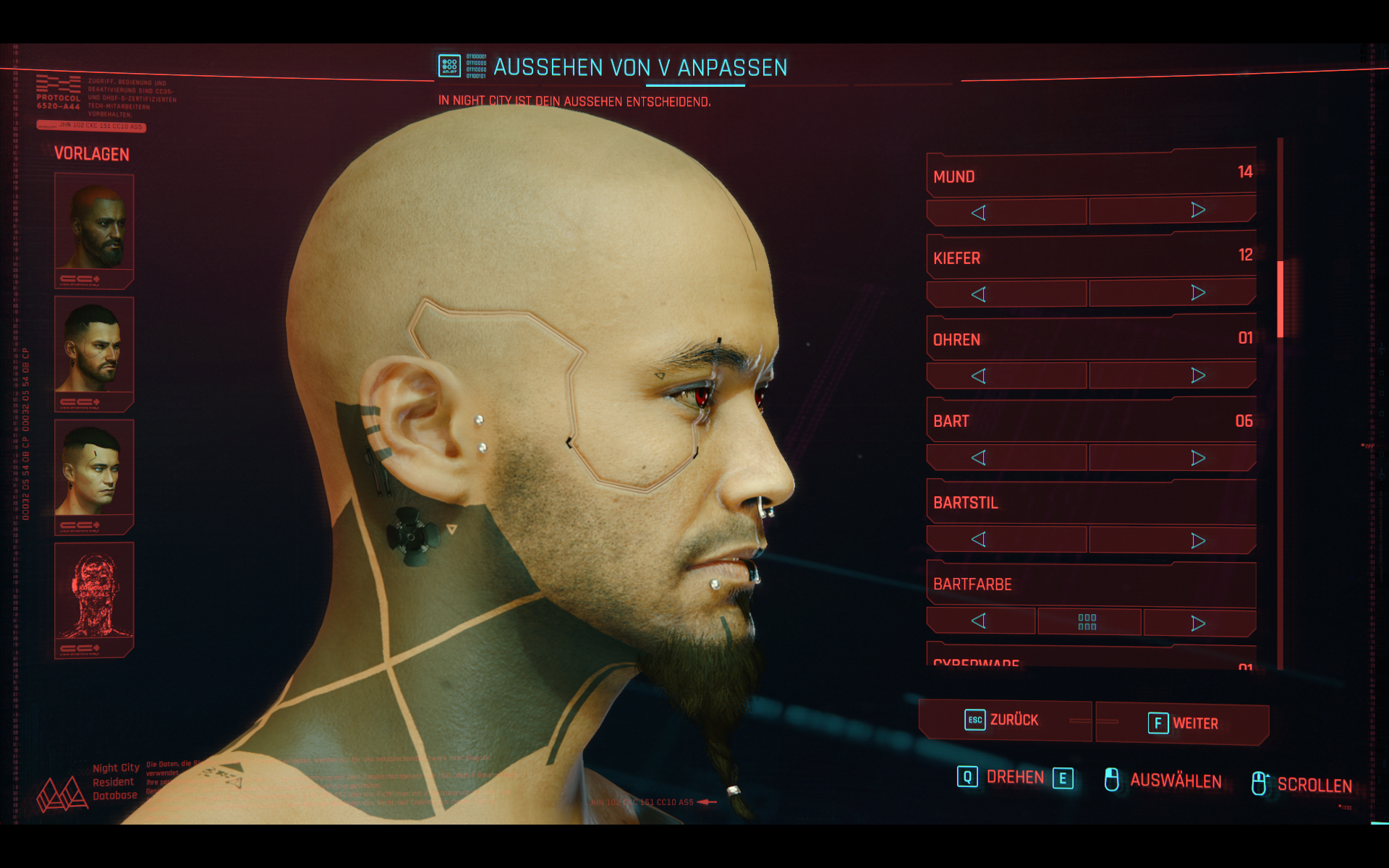
Task: Continue with the Weiter button
Action: (1183, 723)
